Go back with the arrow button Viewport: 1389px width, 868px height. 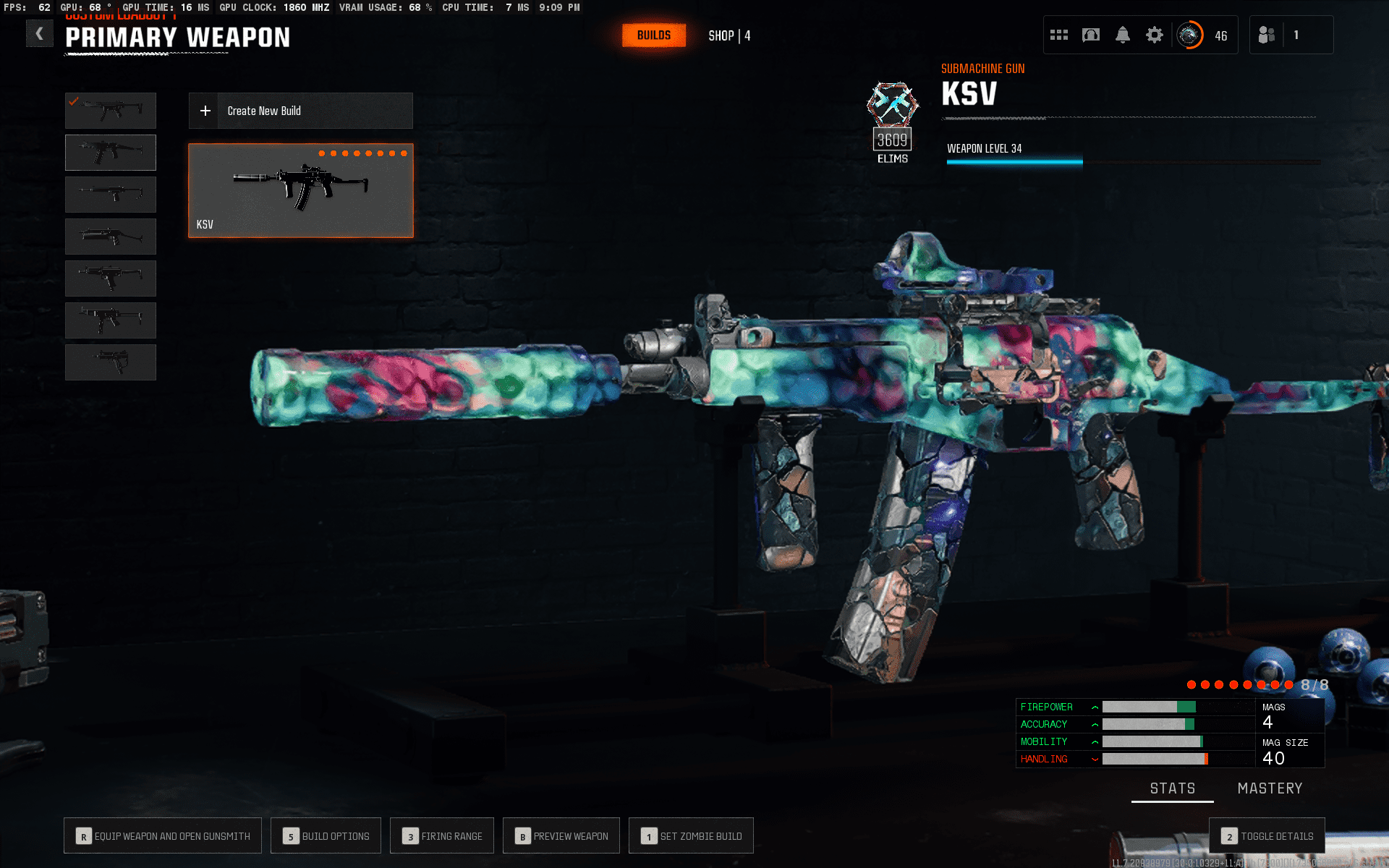39,34
